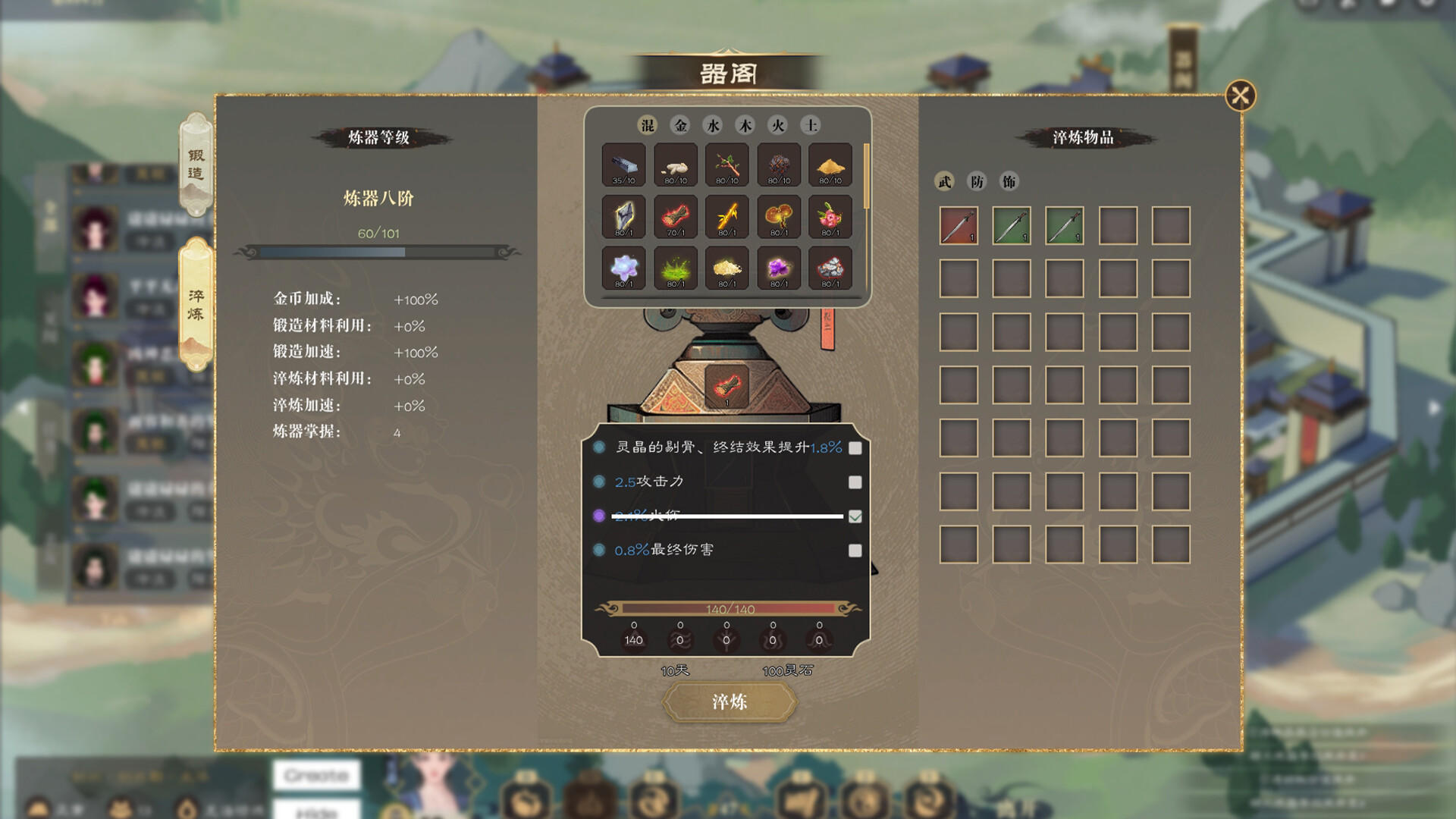Select the golden lightning feather material
1456x819 pixels.
click(726, 216)
